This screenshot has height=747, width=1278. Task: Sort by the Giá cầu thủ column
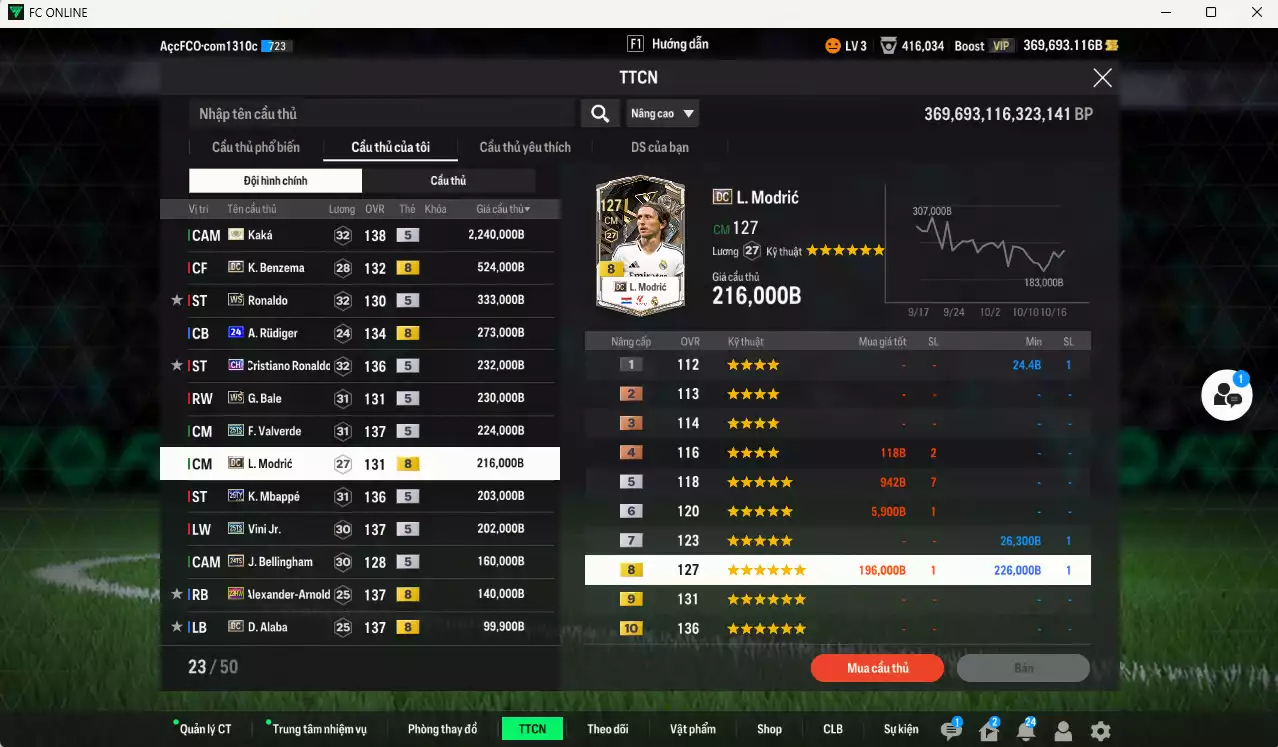pos(503,209)
